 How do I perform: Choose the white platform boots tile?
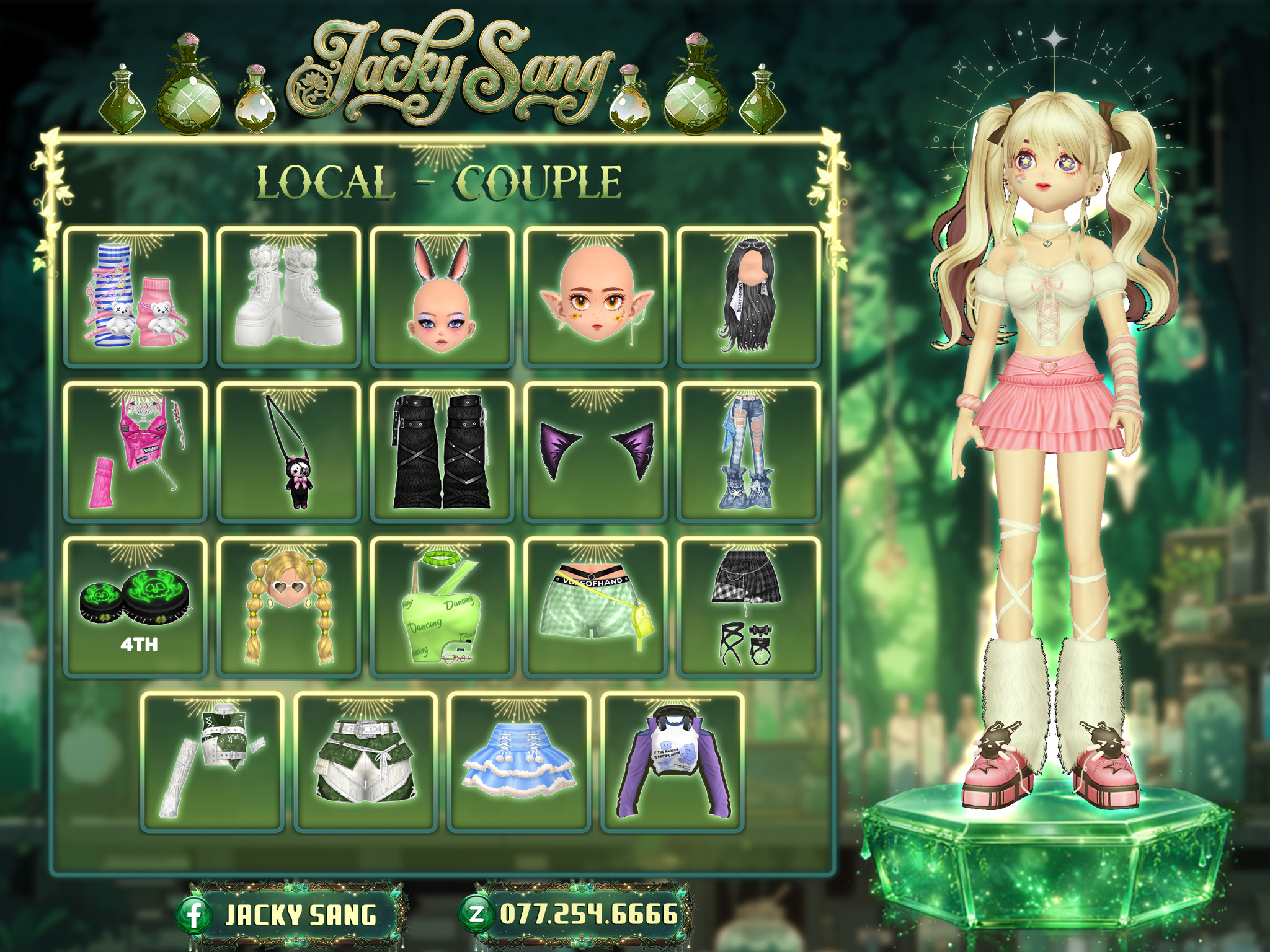pyautogui.click(x=288, y=297)
